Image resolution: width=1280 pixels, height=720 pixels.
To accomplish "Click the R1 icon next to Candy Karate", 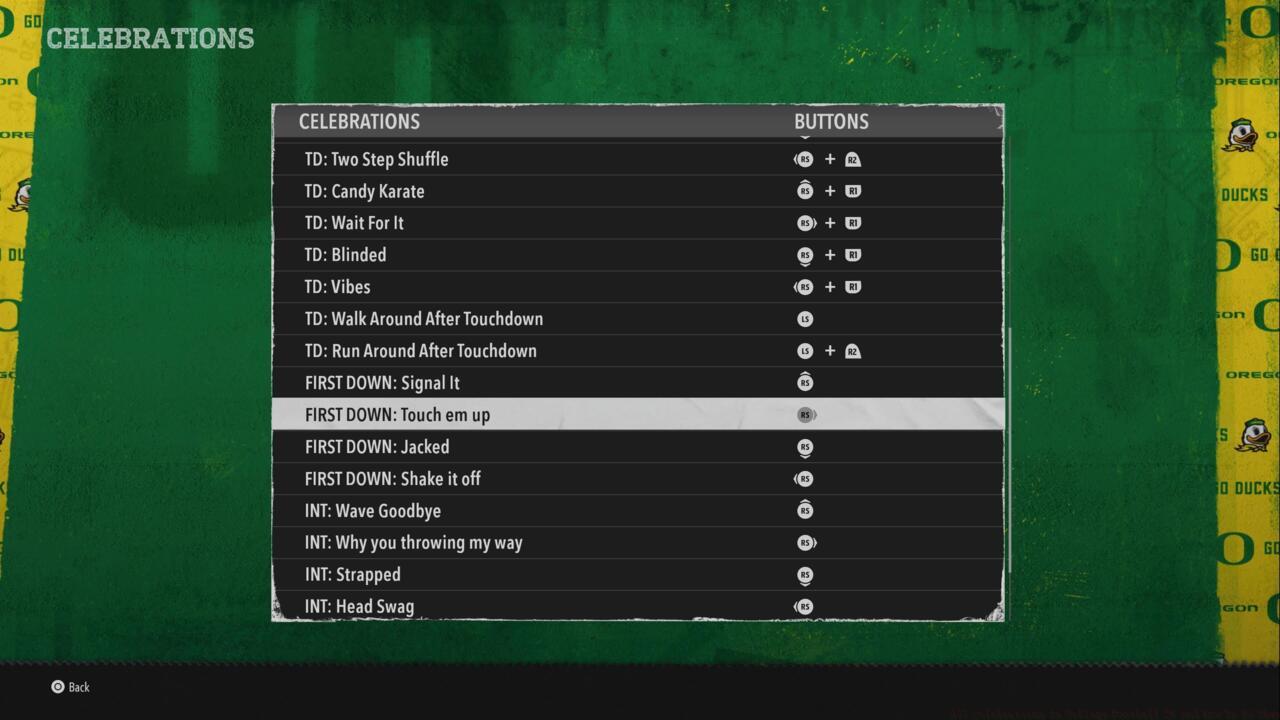I will click(852, 191).
